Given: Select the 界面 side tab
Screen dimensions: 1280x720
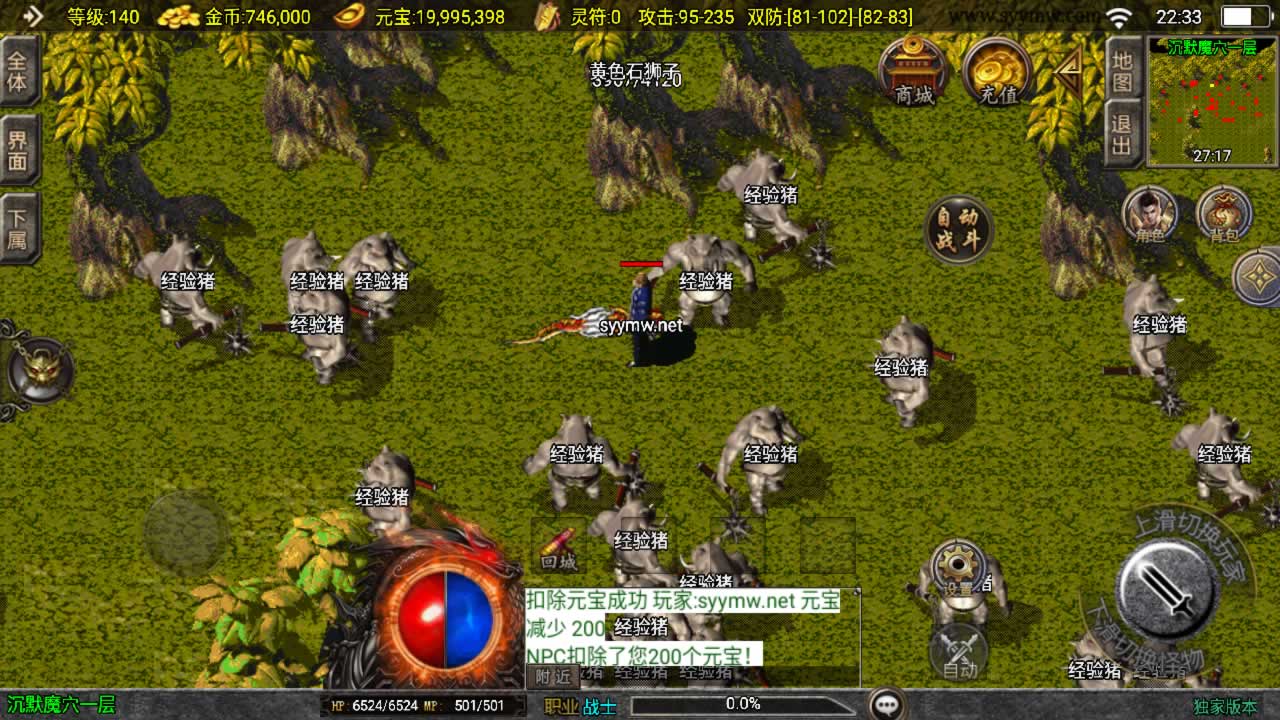Looking at the screenshot, I should (x=18, y=151).
